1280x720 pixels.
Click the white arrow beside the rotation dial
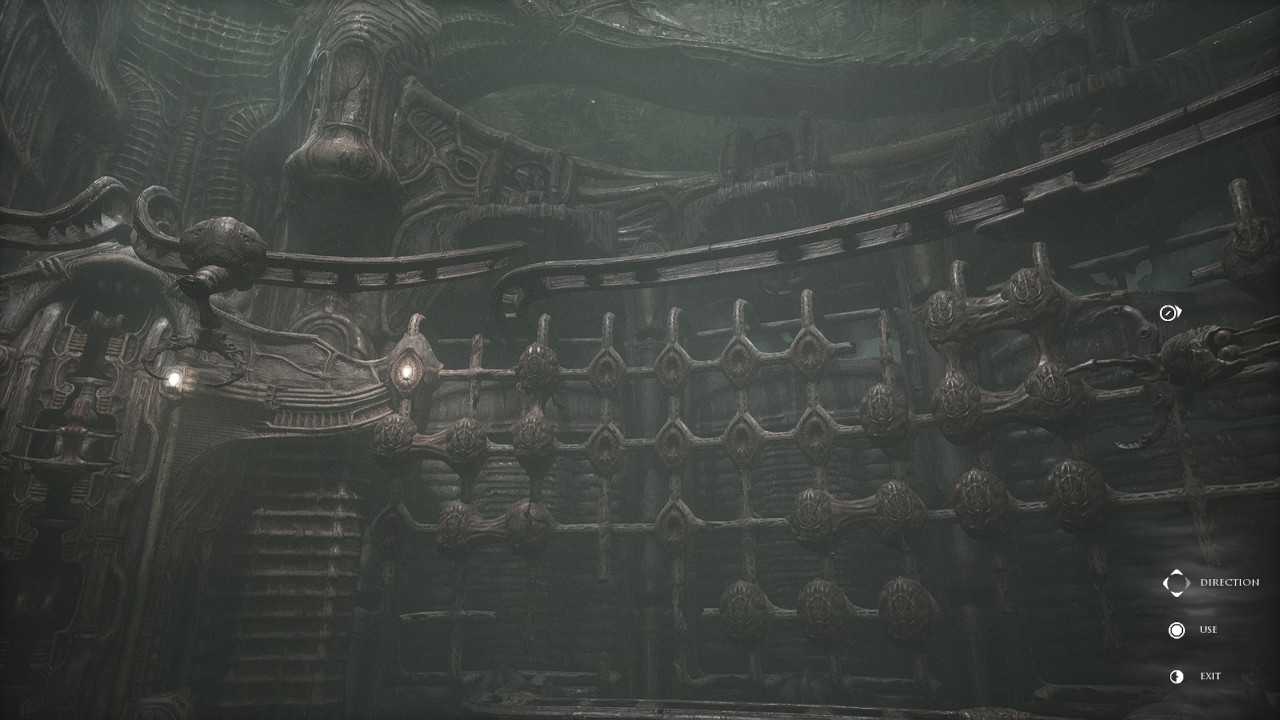pyautogui.click(x=1178, y=310)
